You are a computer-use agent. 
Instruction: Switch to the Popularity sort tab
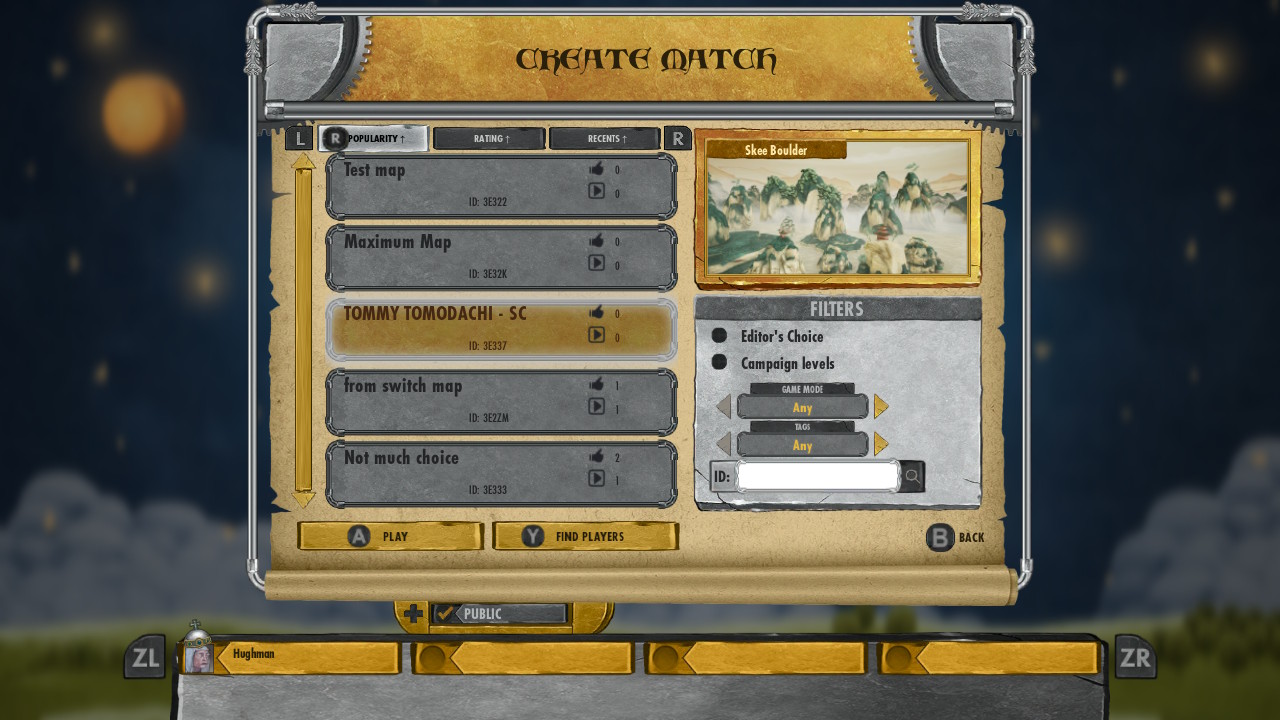coord(374,138)
